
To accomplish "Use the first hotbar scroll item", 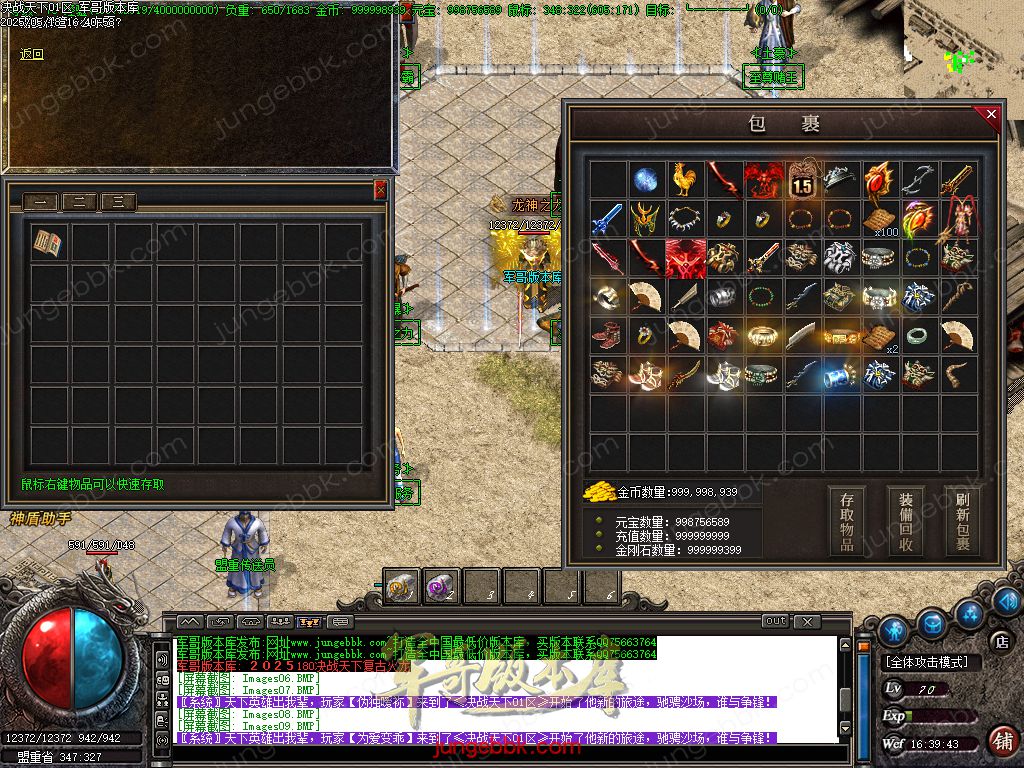I will [403, 587].
